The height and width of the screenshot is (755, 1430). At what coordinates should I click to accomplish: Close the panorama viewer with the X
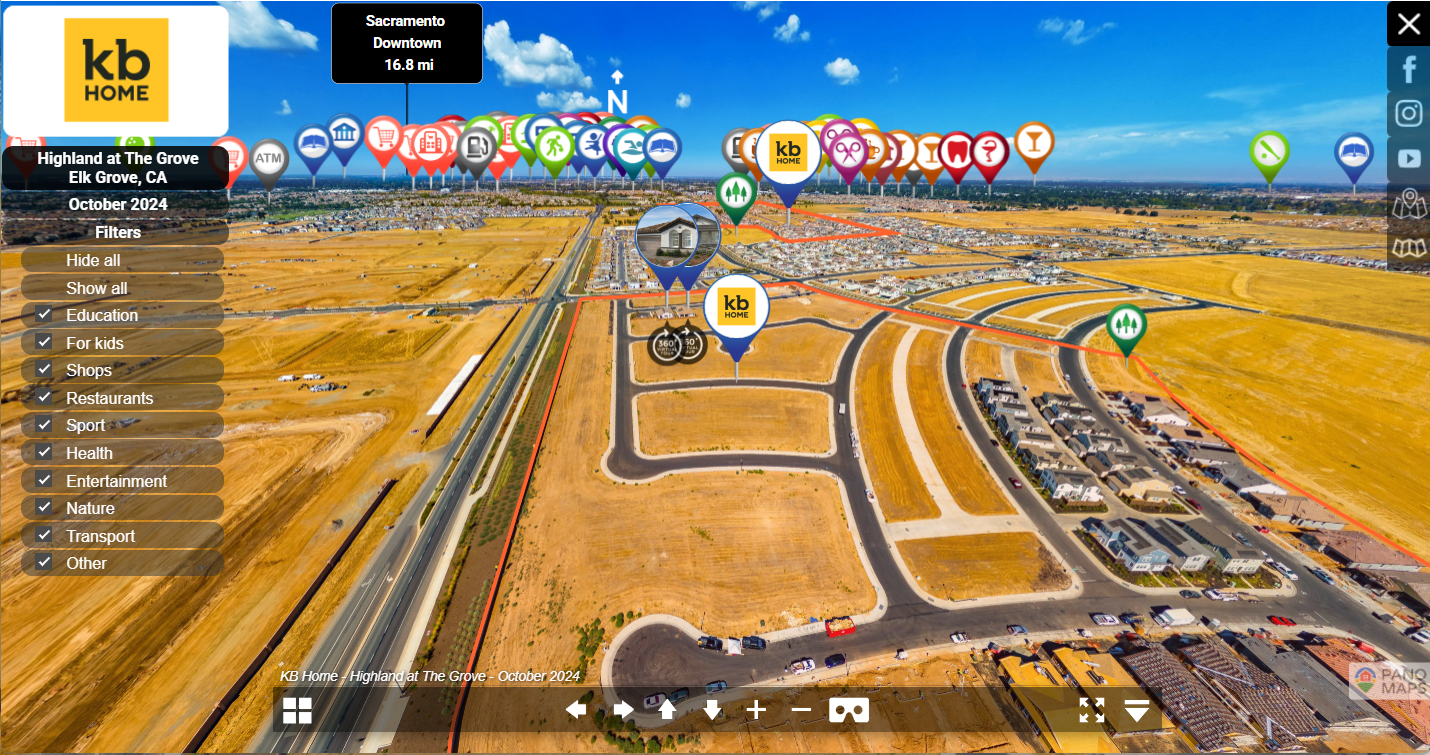(1408, 24)
